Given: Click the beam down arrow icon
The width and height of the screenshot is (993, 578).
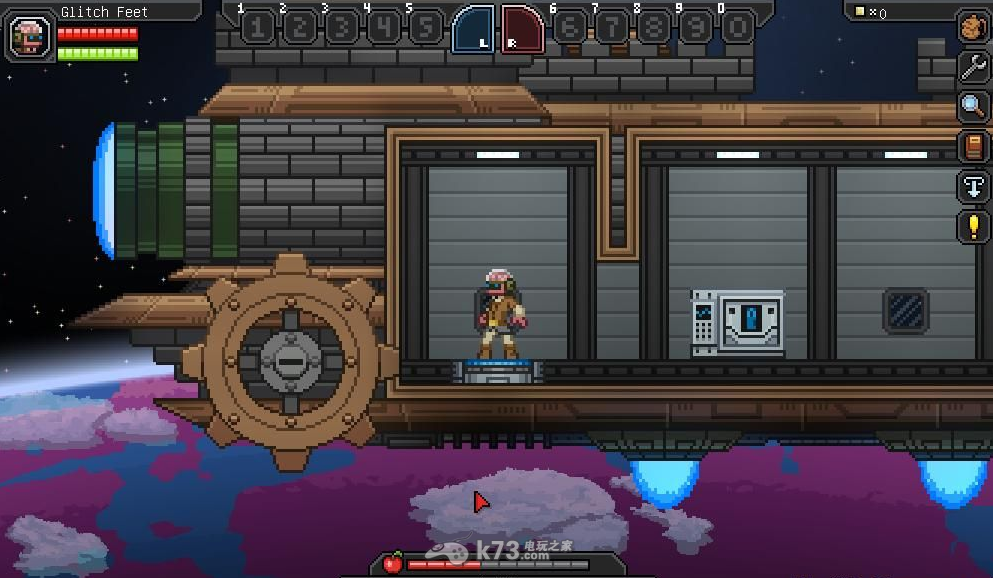Looking at the screenshot, I should [x=973, y=187].
